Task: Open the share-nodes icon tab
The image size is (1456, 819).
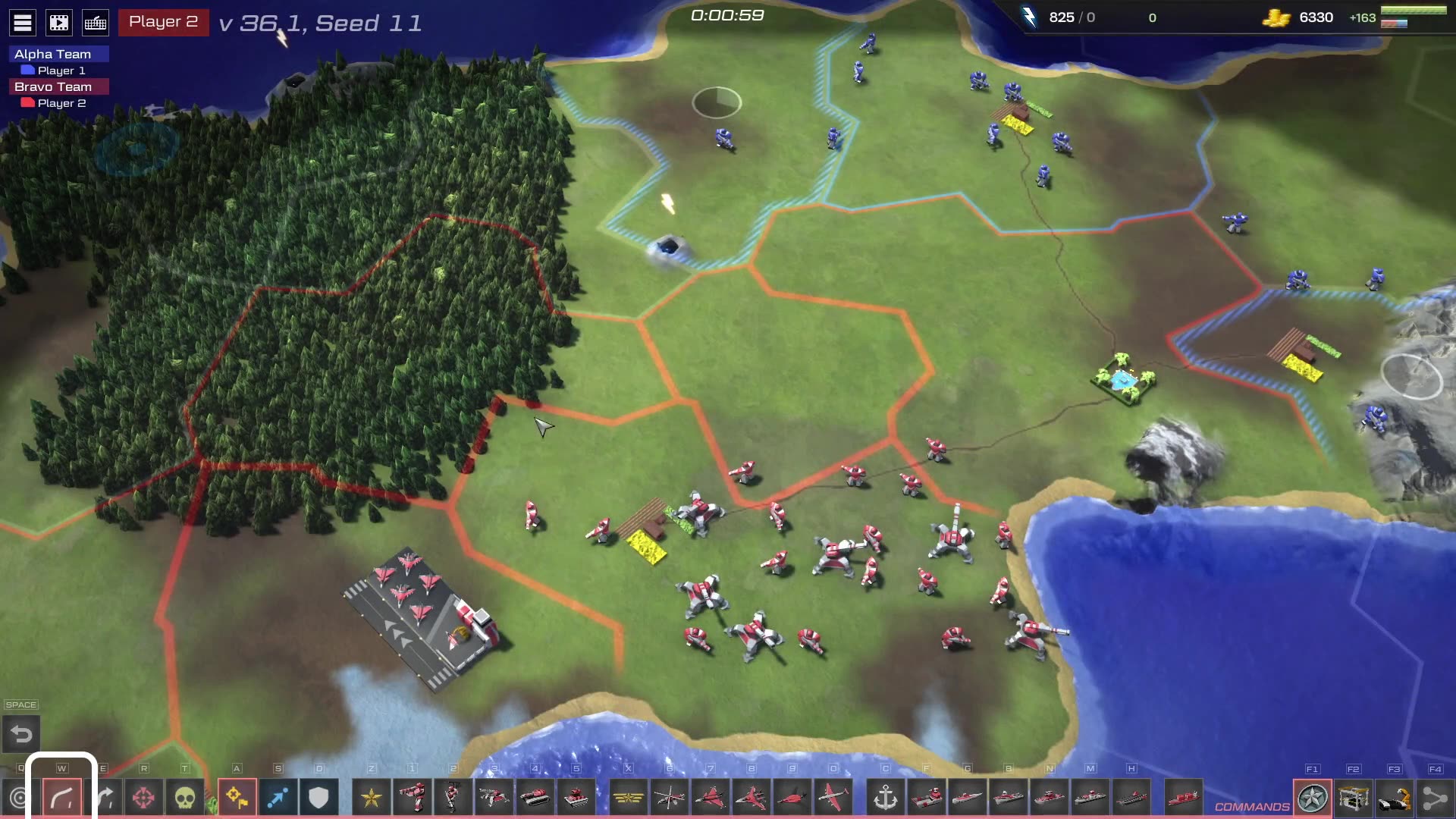Action: pos(1435,798)
